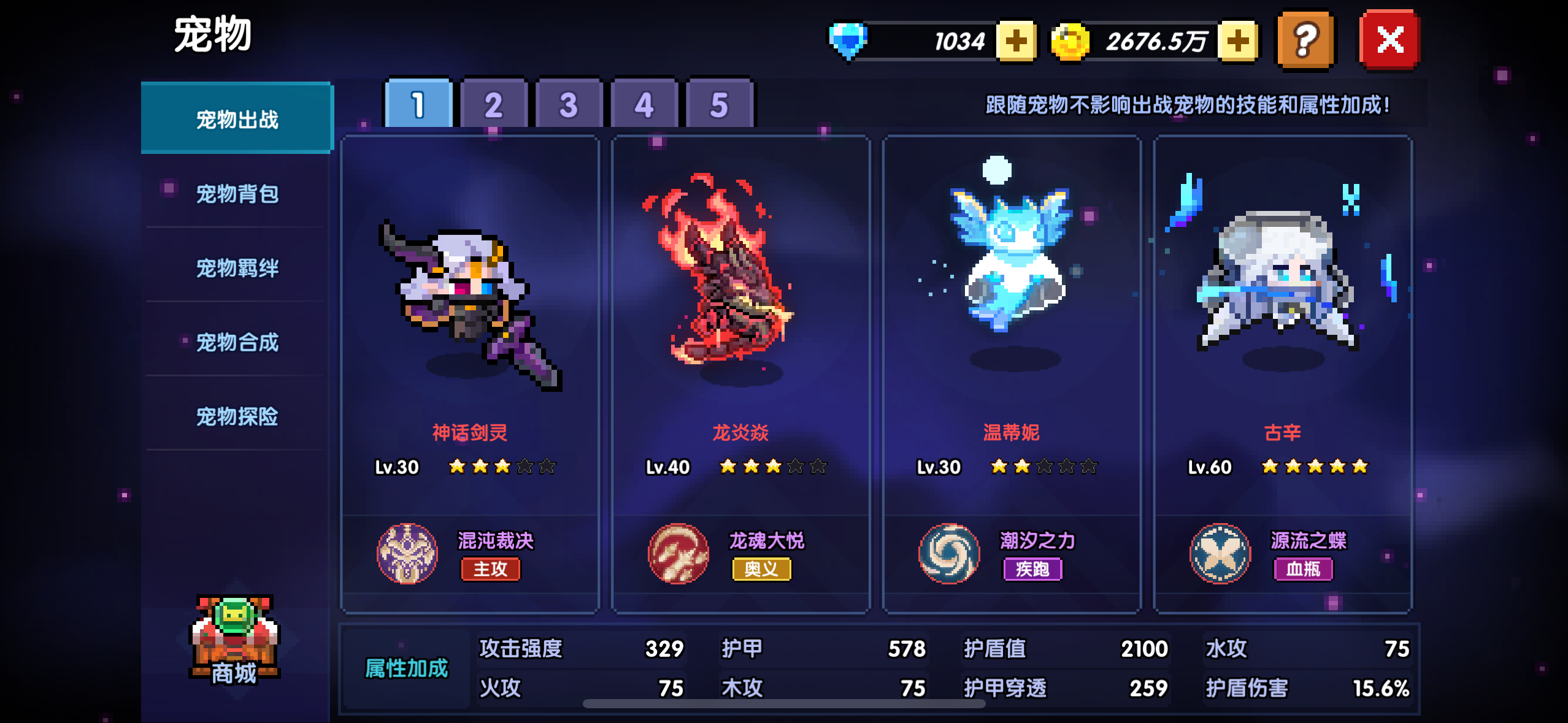This screenshot has height=723, width=1568.
Task: Toggle the 奥义 tag below 龙魂大悦
Action: 761,572
